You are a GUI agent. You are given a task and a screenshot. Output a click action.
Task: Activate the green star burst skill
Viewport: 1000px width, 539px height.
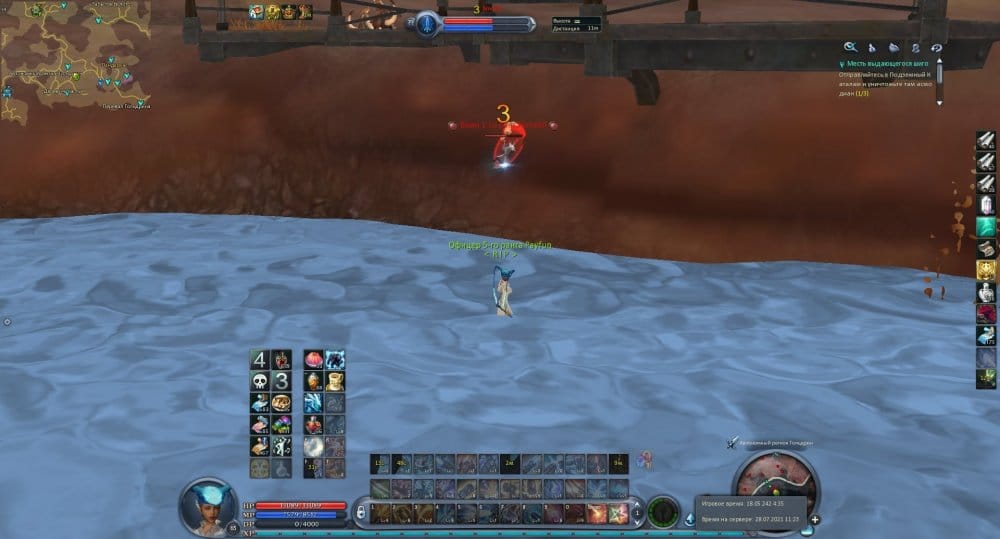coord(618,513)
